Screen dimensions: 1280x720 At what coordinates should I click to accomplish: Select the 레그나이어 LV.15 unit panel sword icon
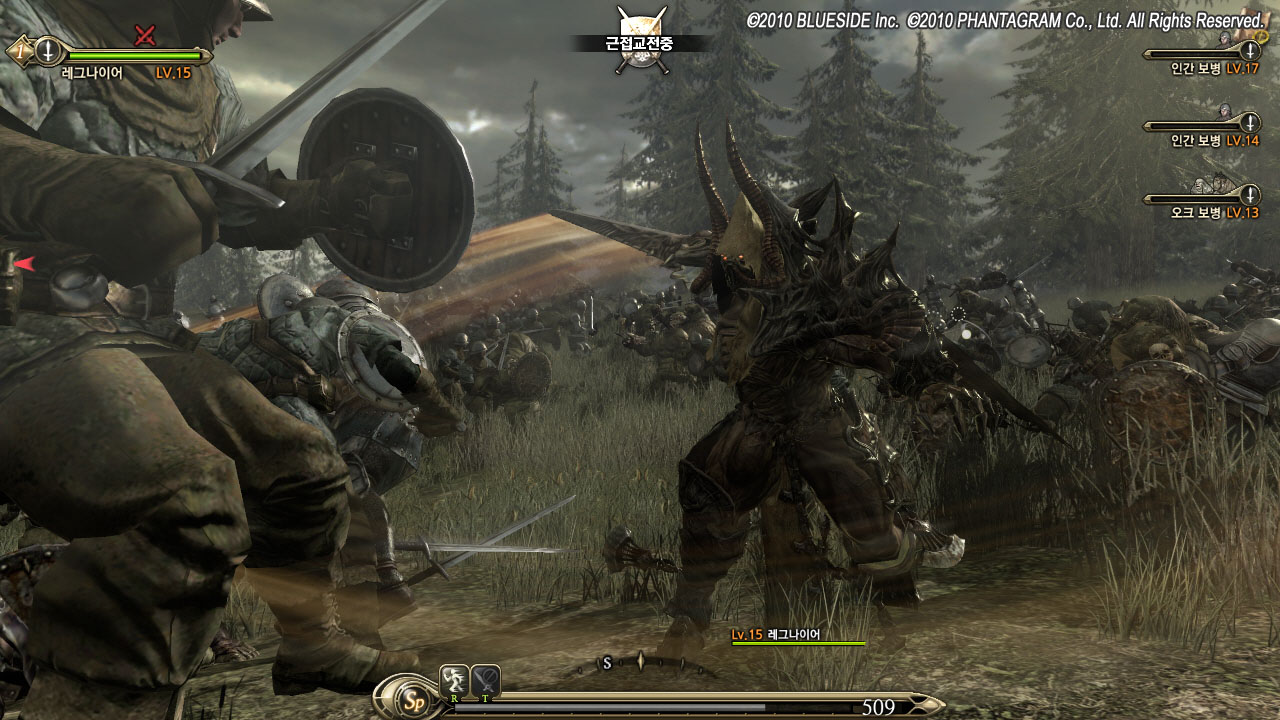pos(47,50)
